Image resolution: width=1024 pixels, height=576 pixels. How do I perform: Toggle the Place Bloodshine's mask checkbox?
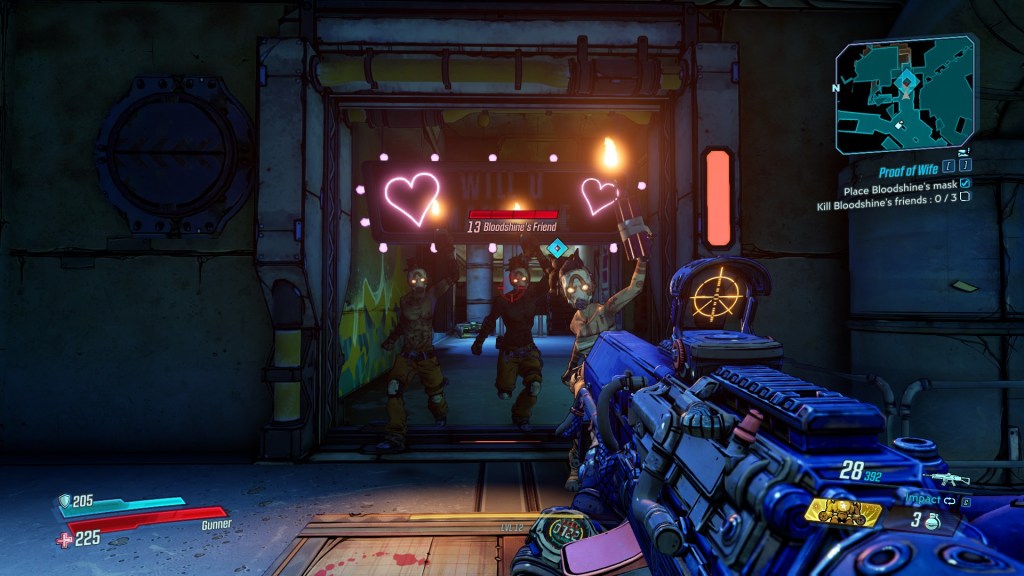point(965,184)
